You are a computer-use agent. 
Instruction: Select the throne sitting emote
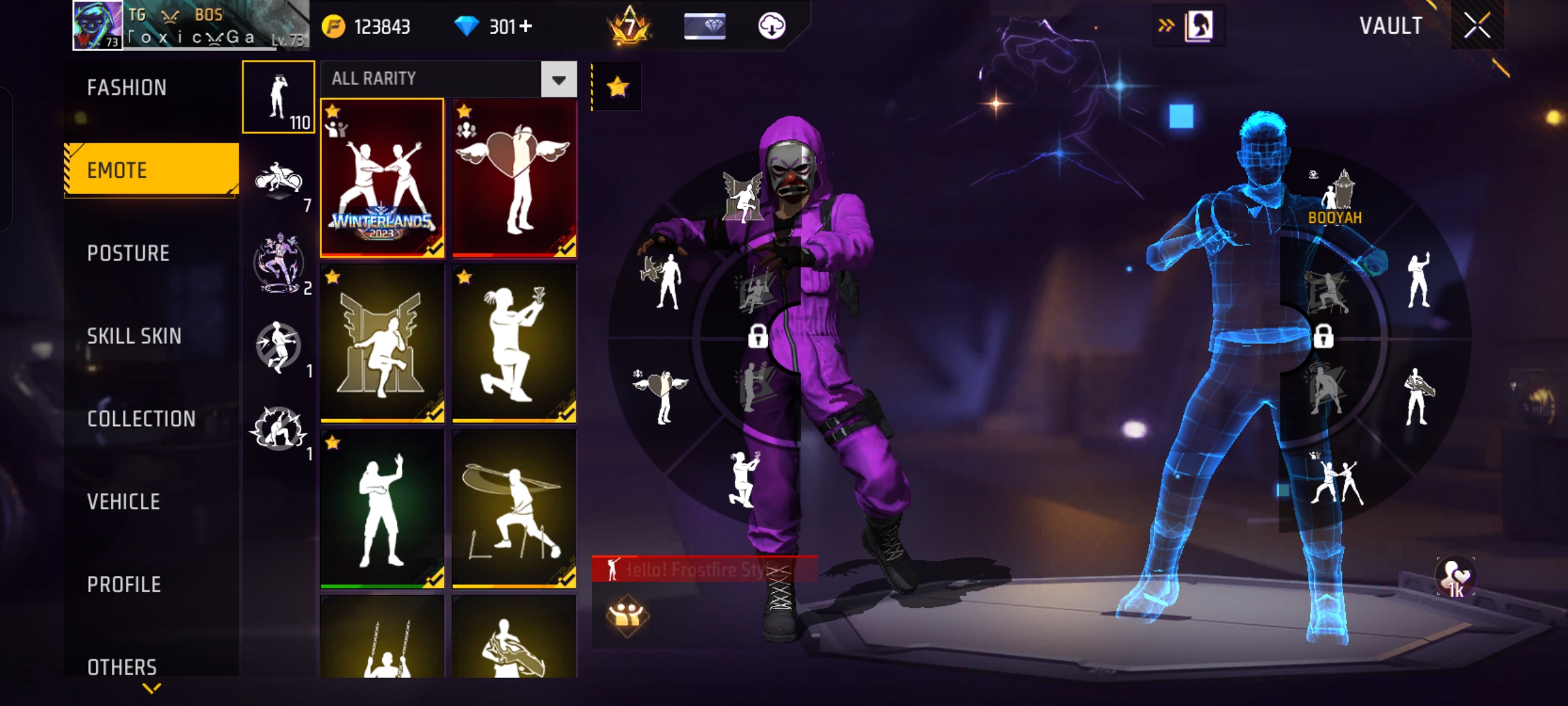coord(382,343)
